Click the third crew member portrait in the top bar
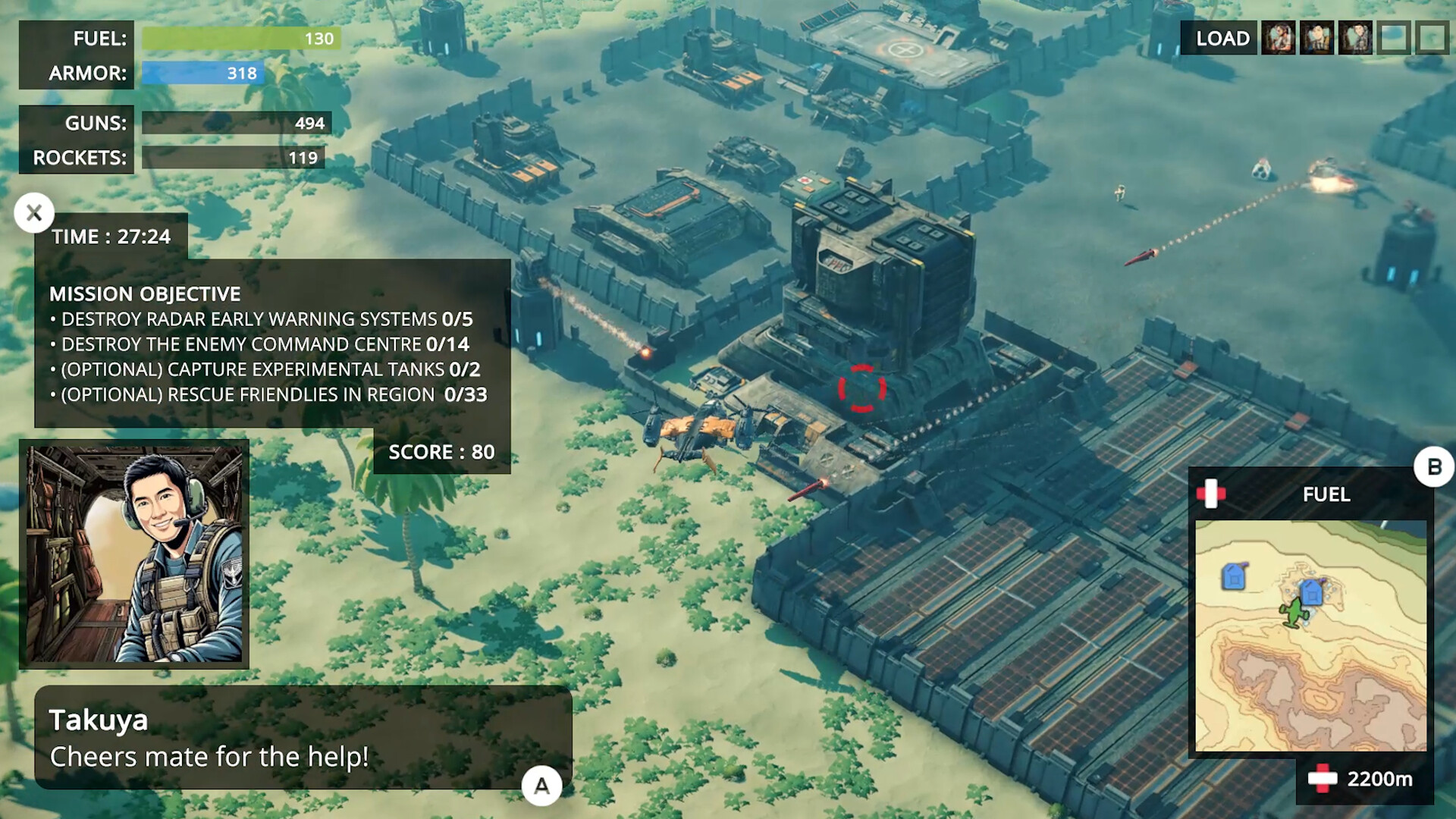 (x=1355, y=36)
